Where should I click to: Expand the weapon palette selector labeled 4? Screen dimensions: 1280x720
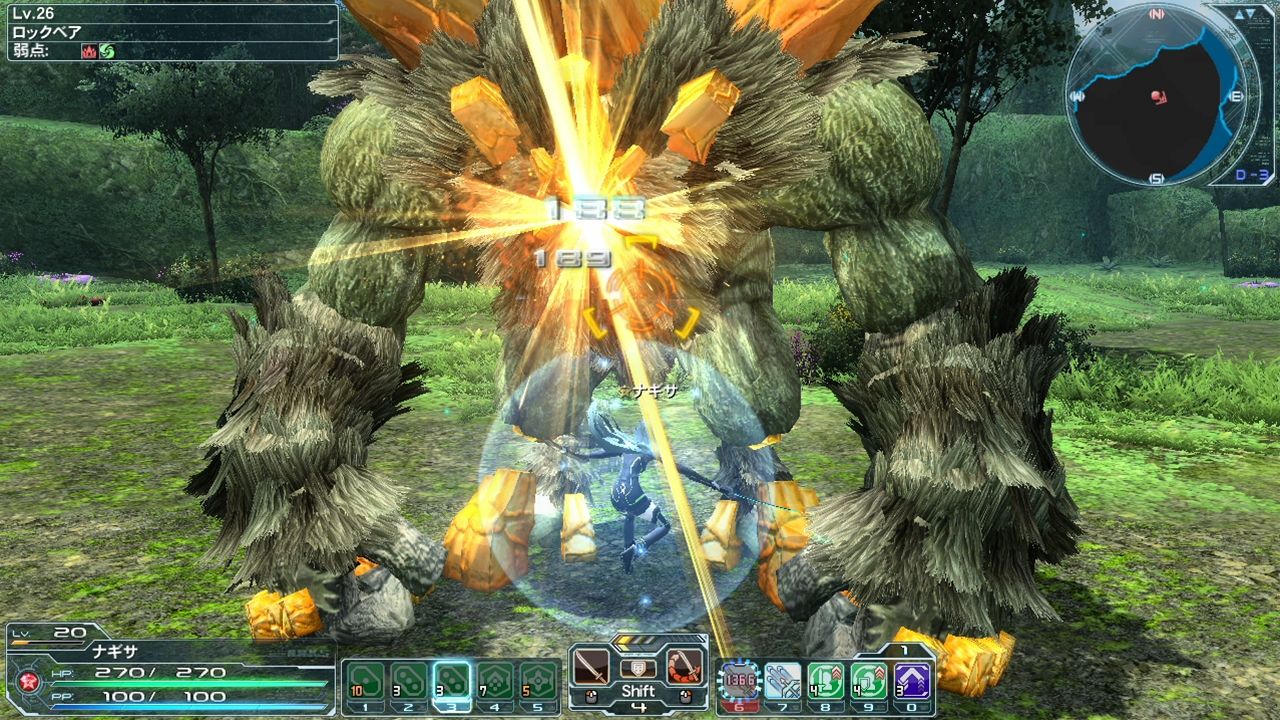(x=640, y=706)
